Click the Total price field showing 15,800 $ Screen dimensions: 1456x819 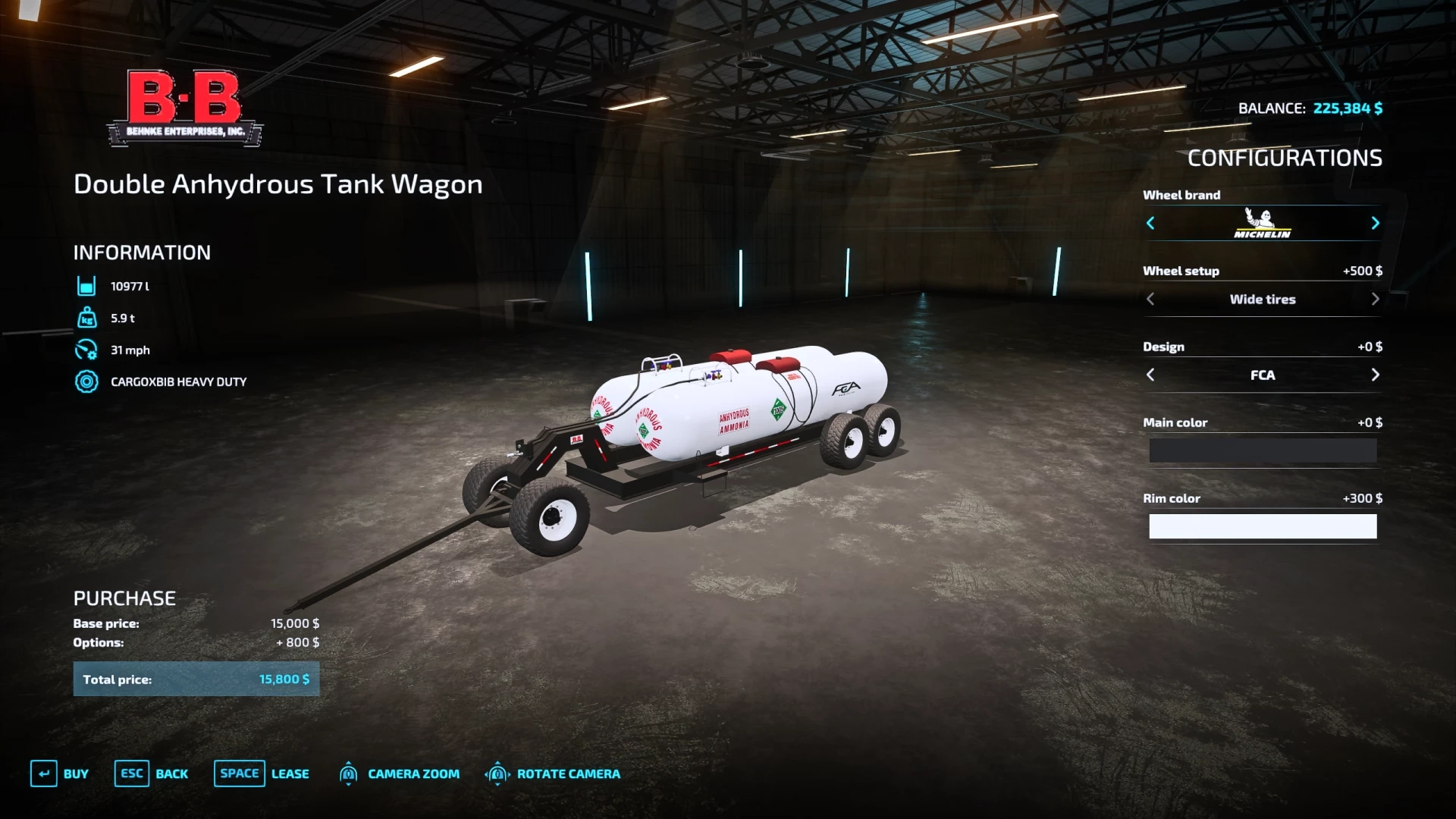pyautogui.click(x=196, y=679)
